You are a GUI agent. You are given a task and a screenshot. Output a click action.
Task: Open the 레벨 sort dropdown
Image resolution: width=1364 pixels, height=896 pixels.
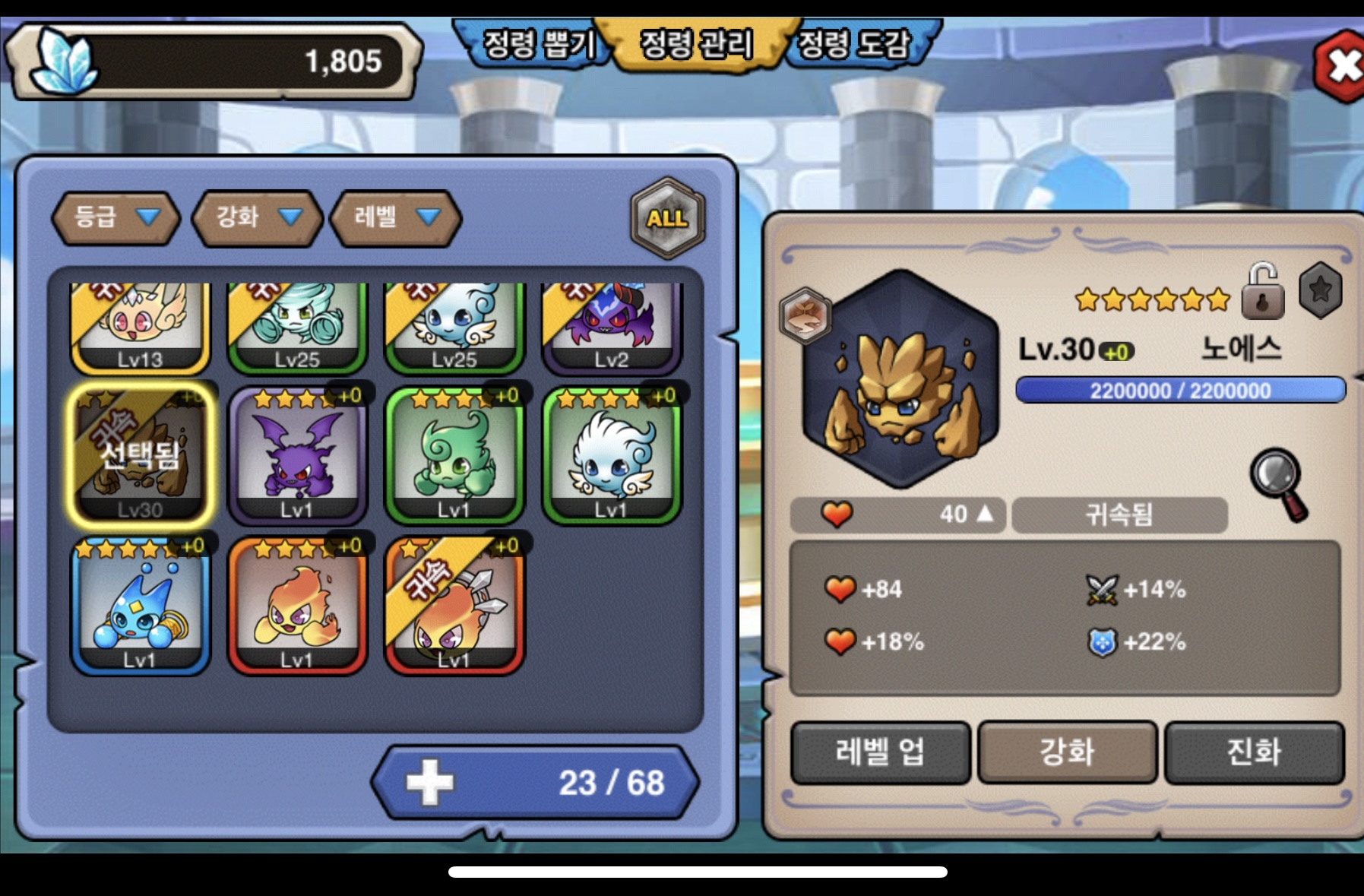click(396, 218)
